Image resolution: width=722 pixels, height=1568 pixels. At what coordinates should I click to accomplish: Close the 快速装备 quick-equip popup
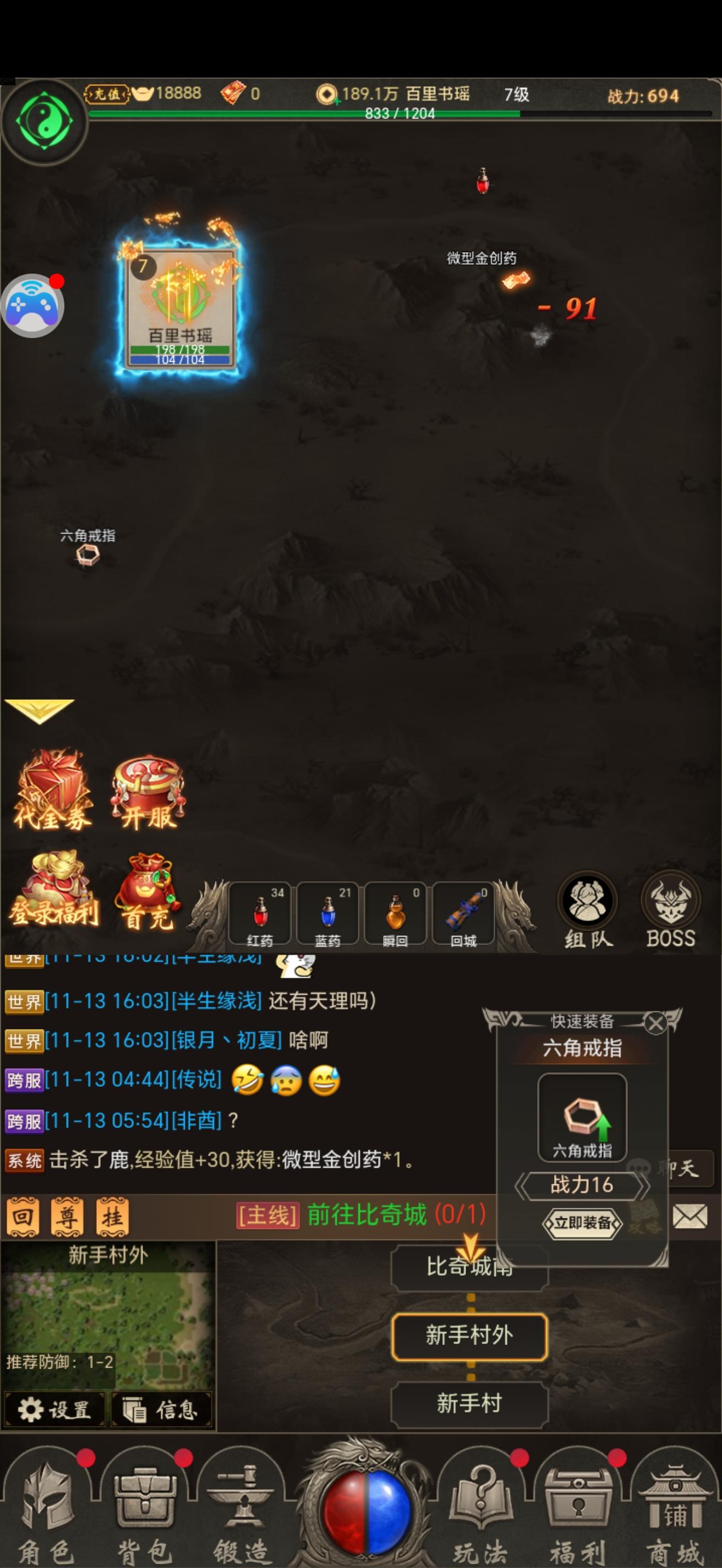[x=656, y=1022]
